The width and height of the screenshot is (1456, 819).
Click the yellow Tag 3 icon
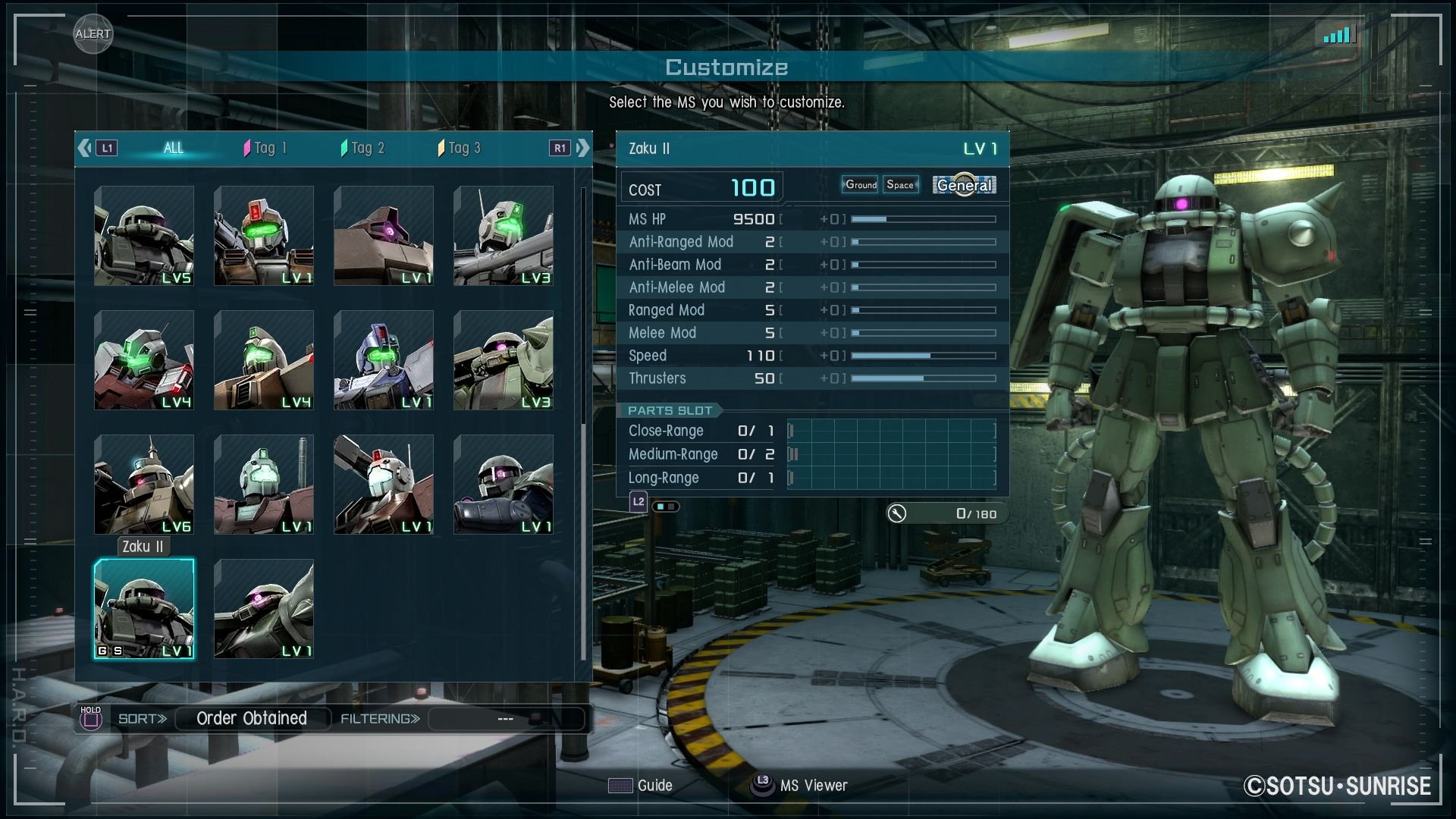(x=443, y=148)
